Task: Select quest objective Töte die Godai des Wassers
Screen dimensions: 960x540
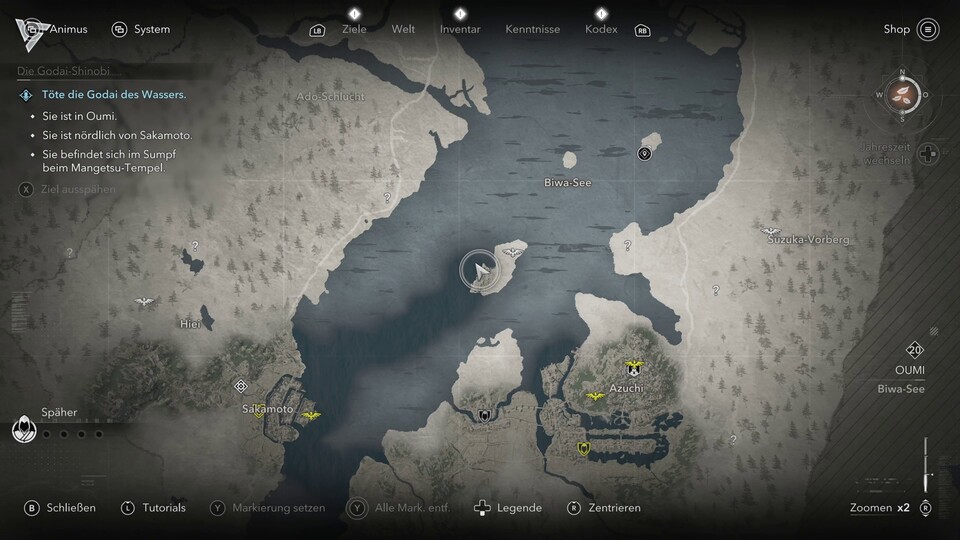Action: pos(102,95)
